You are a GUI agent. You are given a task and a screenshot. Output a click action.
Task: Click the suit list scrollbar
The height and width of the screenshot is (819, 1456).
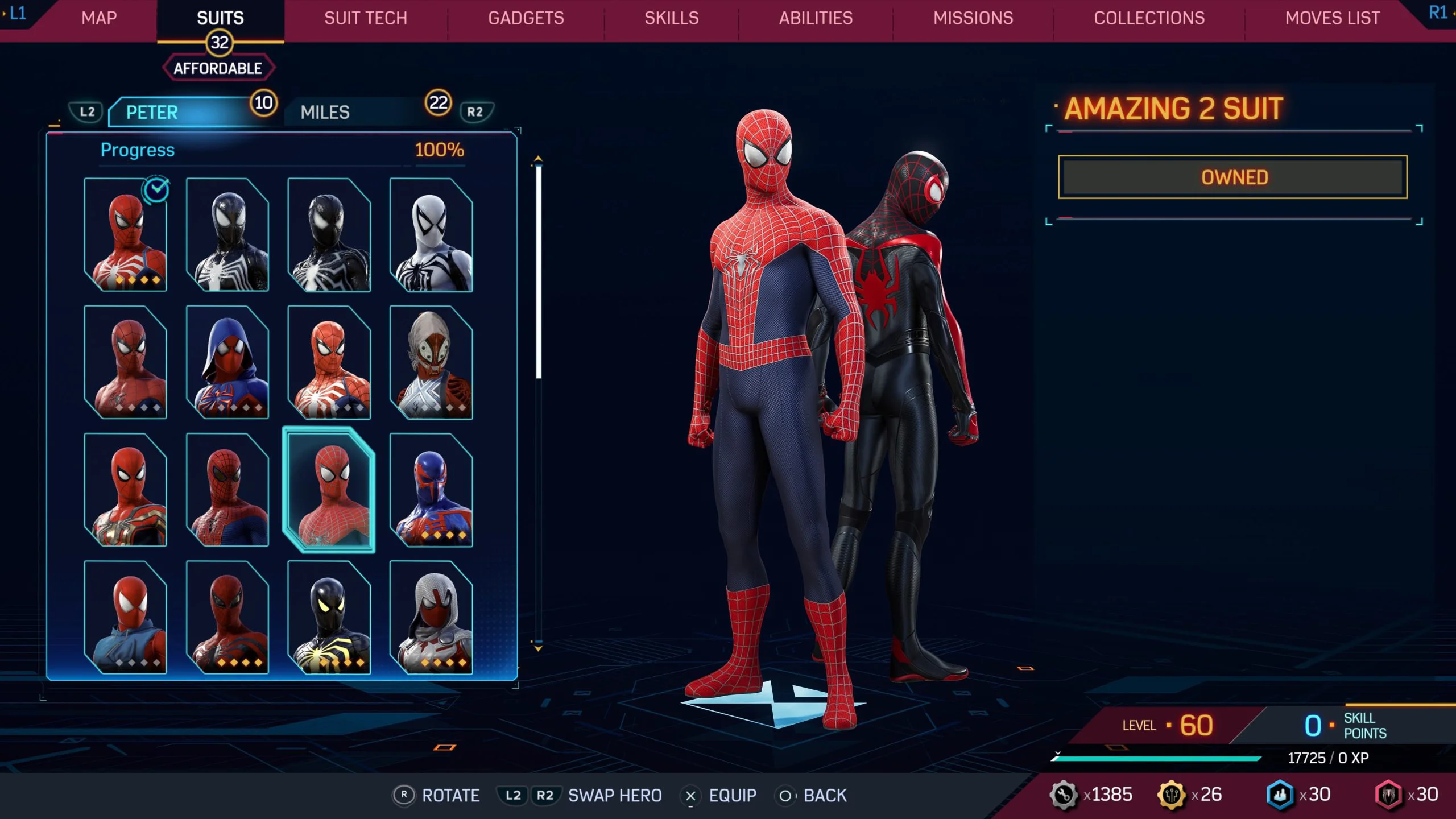point(538,272)
